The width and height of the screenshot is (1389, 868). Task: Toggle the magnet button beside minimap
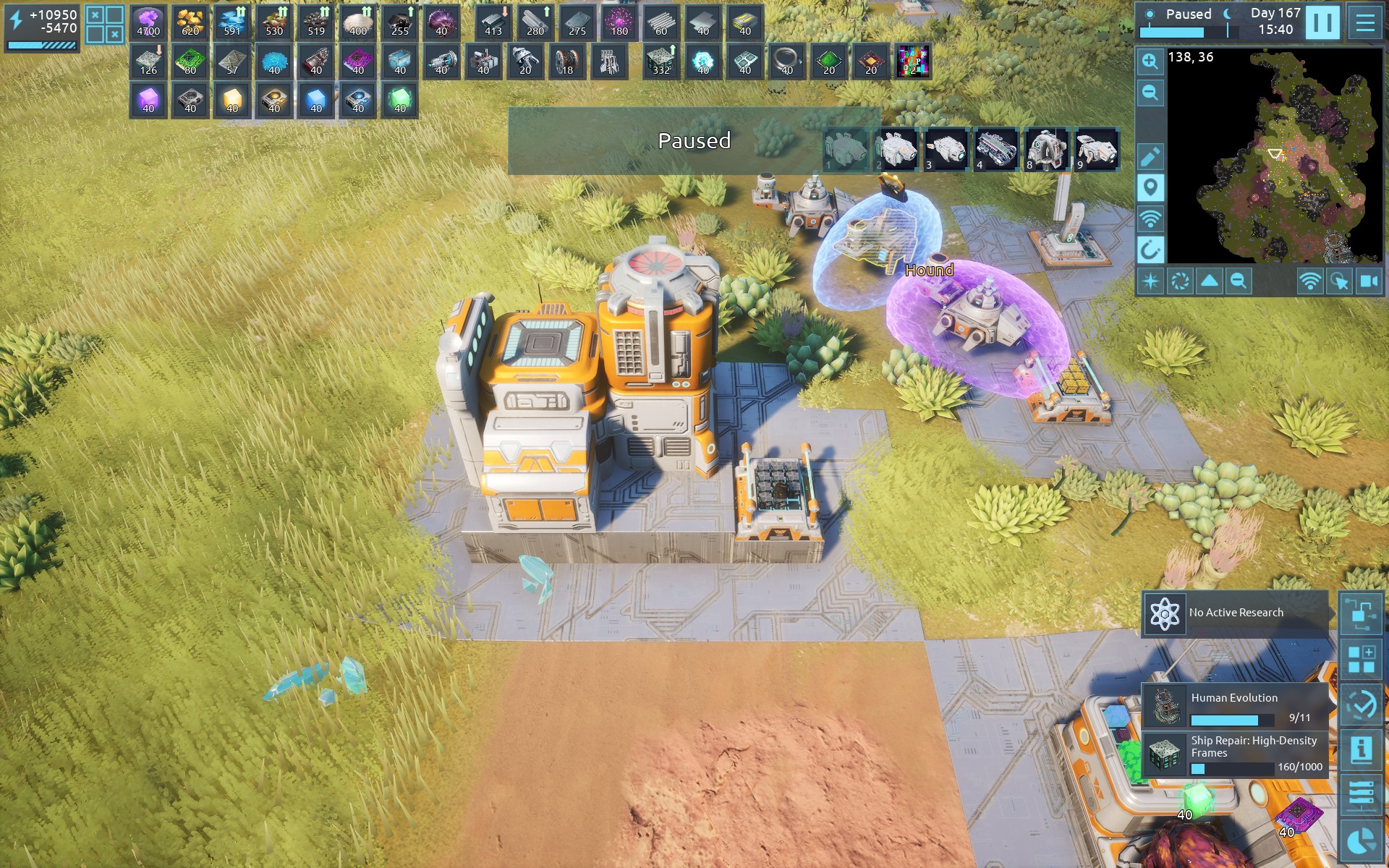(1150, 250)
